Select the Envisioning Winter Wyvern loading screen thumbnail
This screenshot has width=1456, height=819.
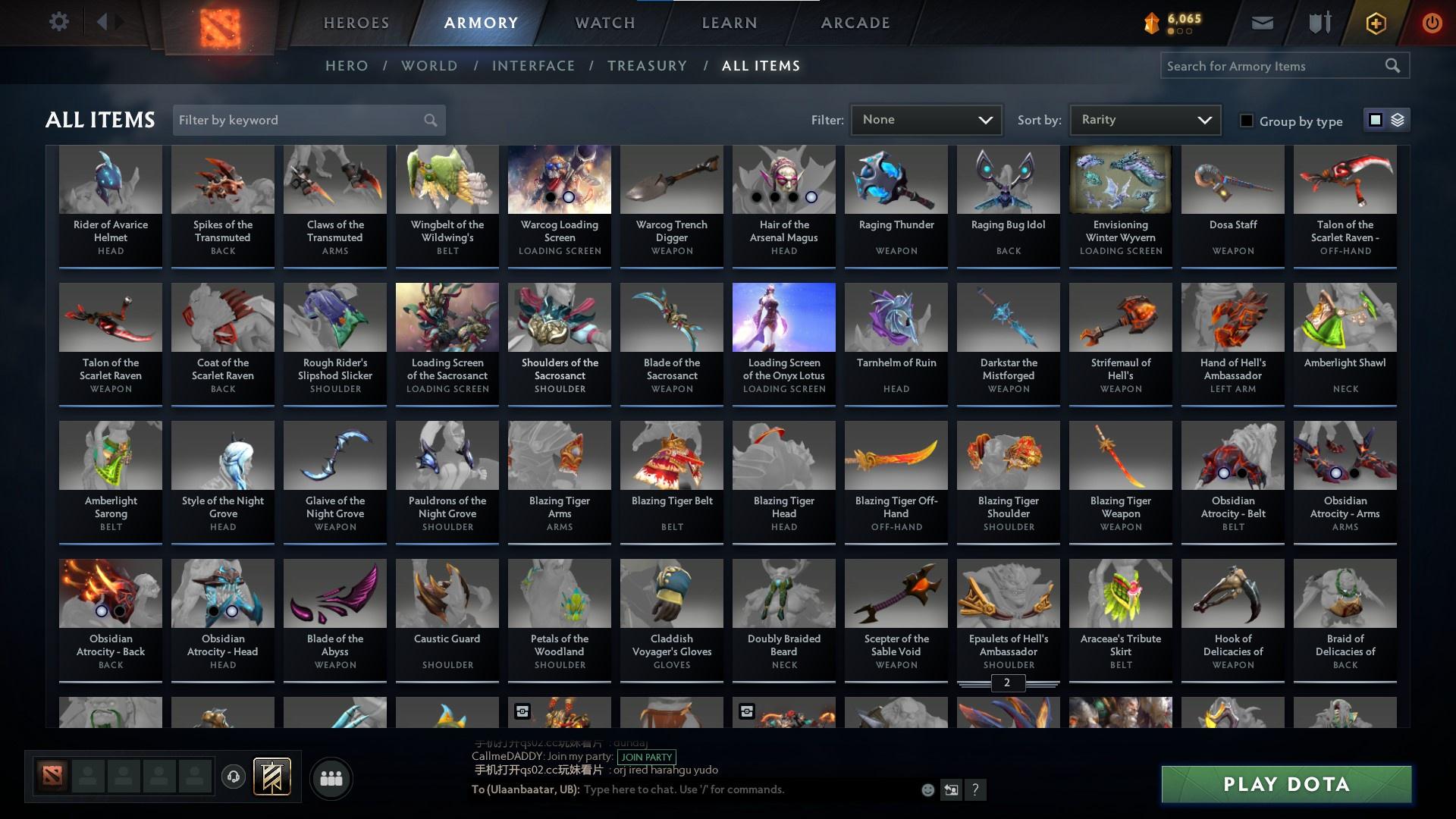(x=1120, y=180)
